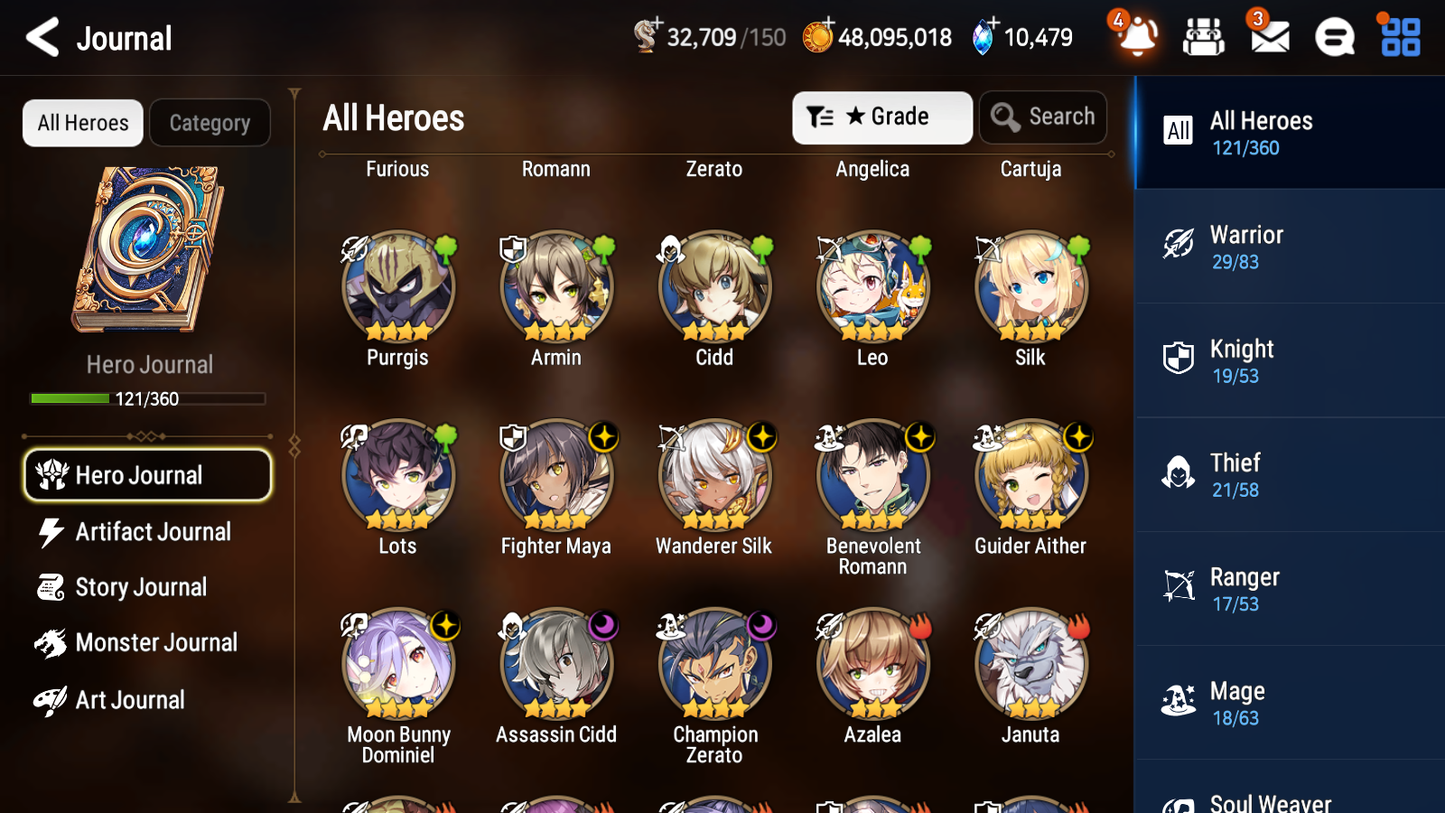Click the Hero Journal progress bar
Screen dimensions: 1445x813
tap(149, 398)
